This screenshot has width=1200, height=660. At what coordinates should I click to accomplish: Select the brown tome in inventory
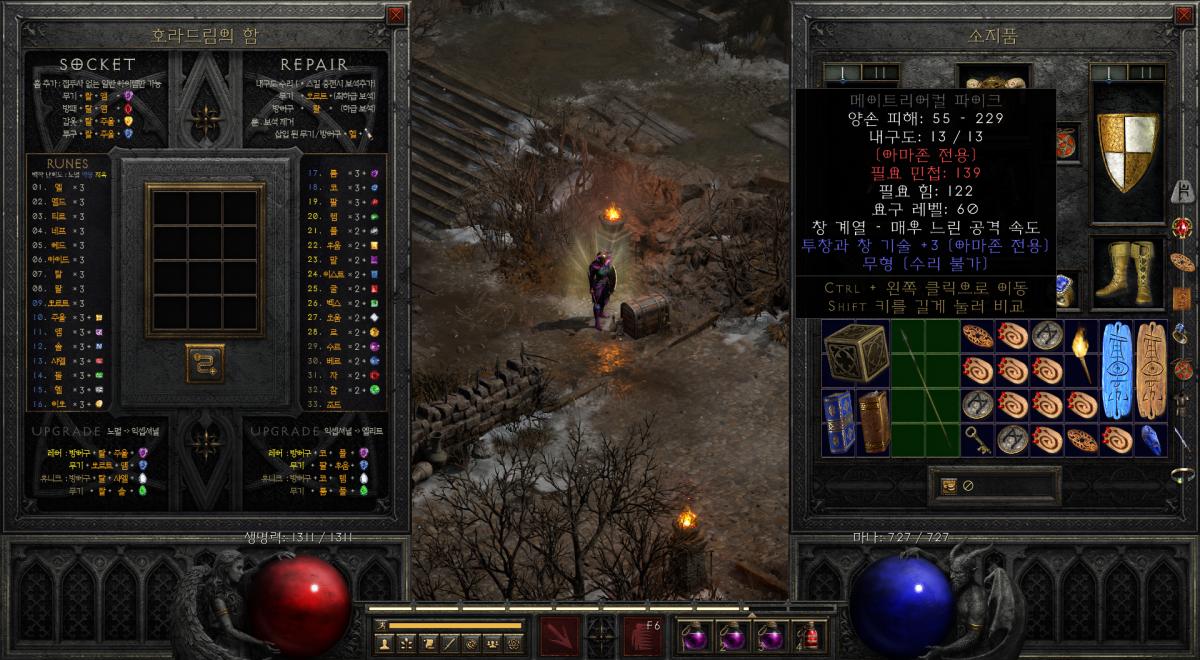point(873,422)
